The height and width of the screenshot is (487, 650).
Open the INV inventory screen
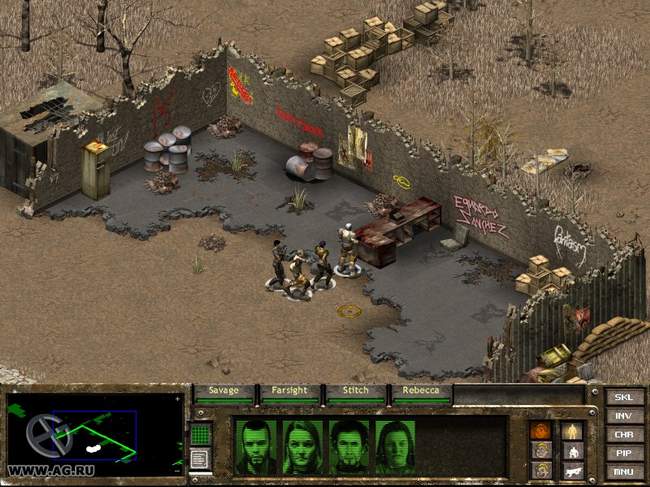pos(623,416)
